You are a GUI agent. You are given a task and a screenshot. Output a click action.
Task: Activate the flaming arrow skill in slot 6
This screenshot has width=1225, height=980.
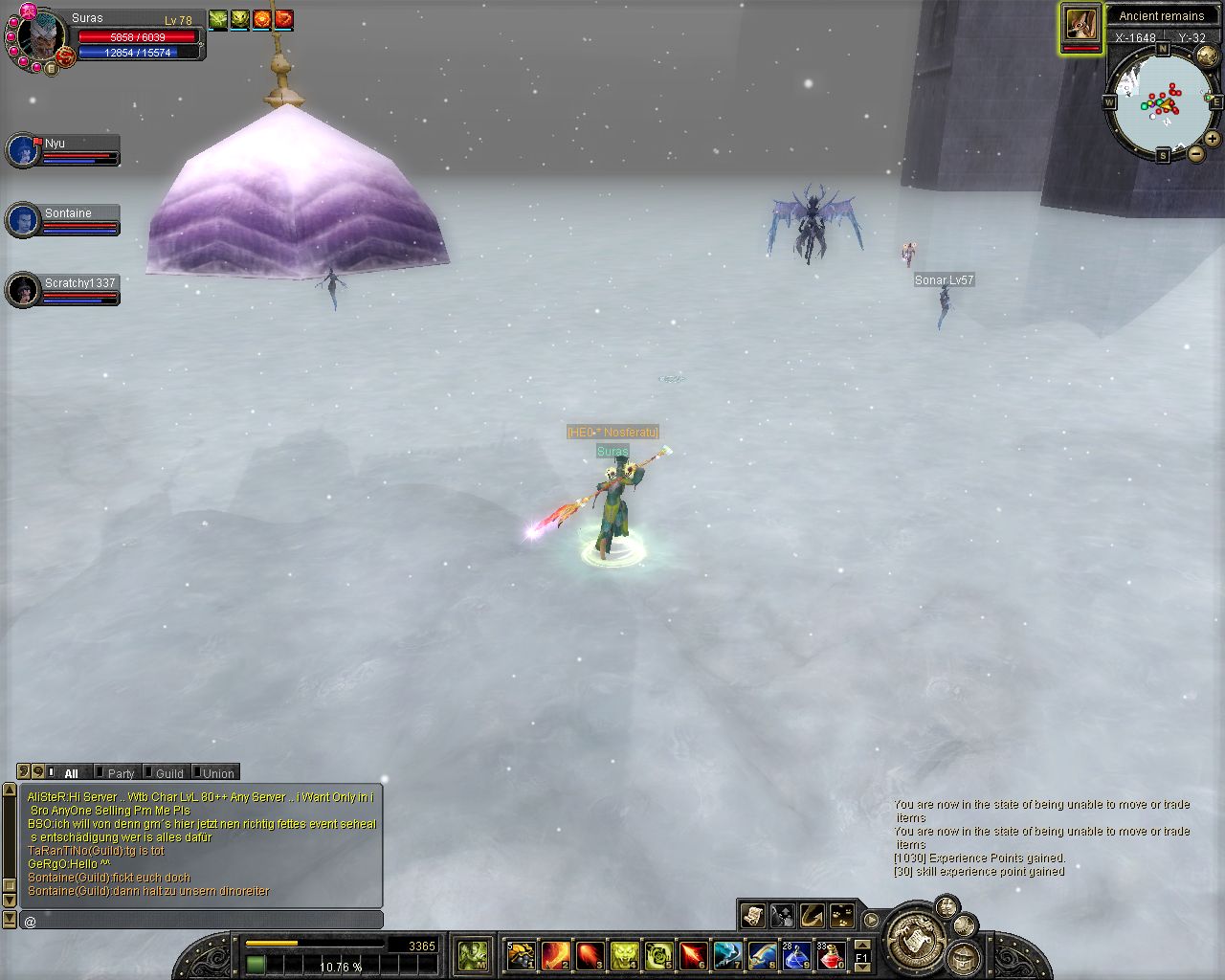click(x=693, y=955)
